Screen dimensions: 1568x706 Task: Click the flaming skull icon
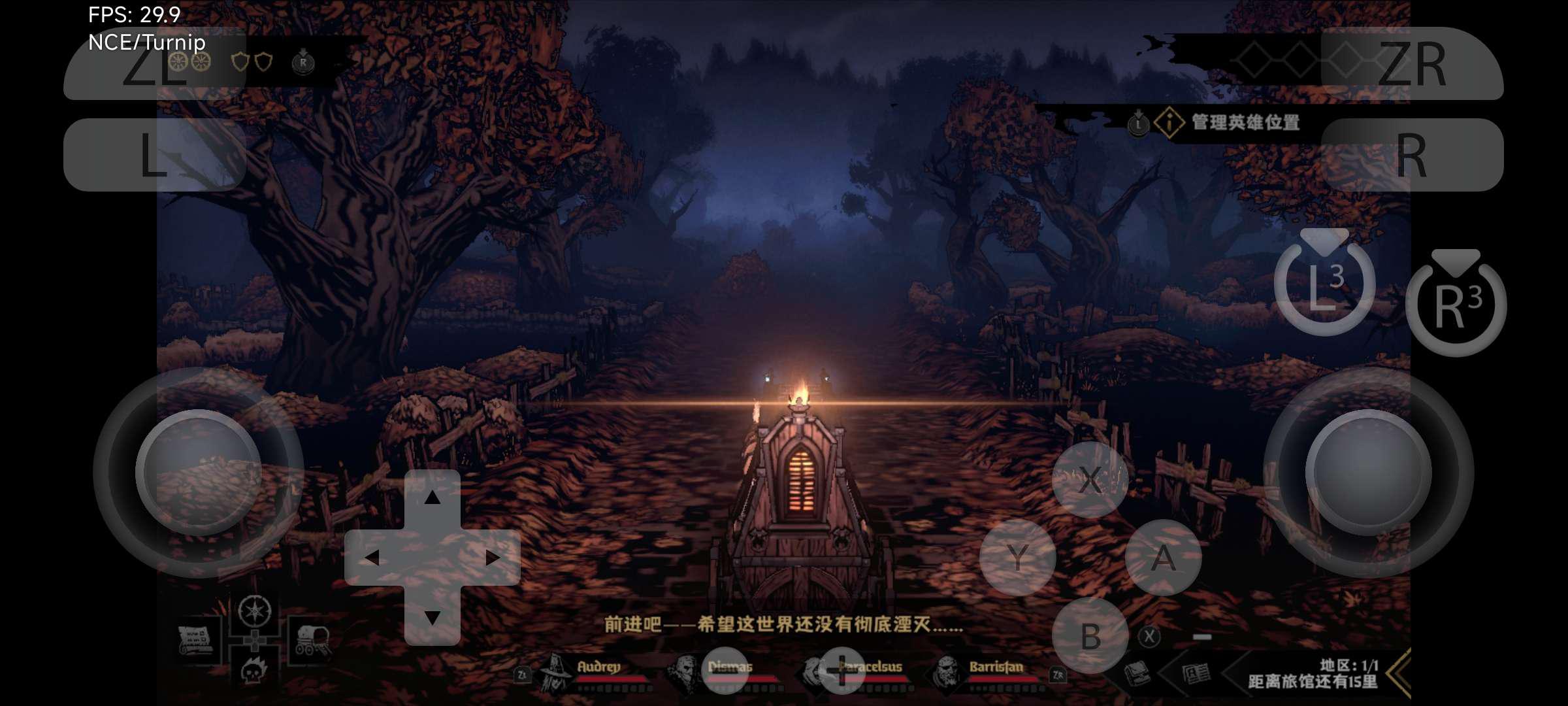254,670
